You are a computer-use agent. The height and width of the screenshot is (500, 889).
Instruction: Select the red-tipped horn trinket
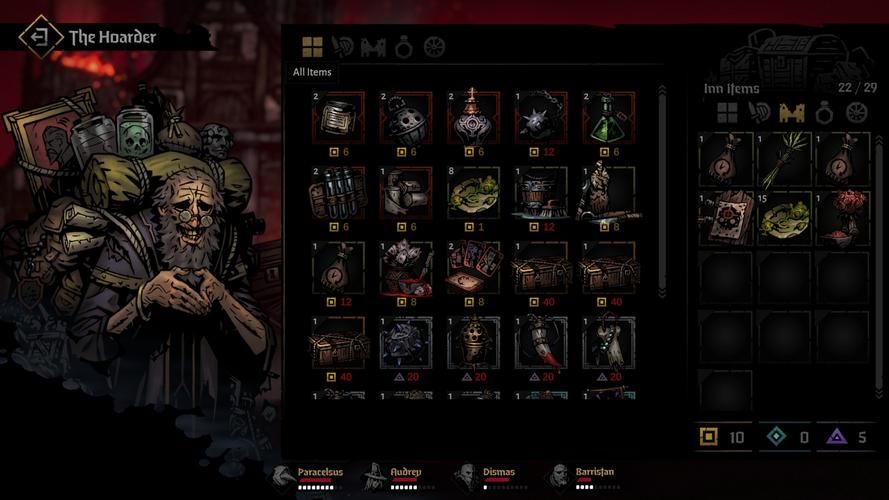tap(541, 343)
